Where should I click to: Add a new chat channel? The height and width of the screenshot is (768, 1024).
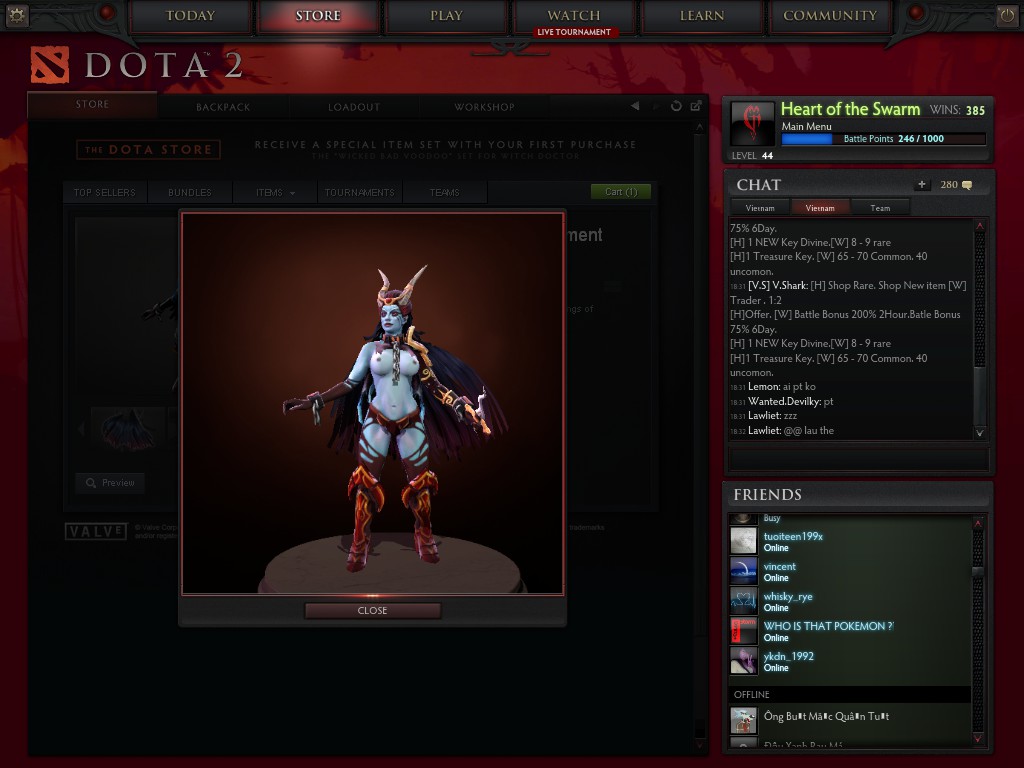coord(921,185)
